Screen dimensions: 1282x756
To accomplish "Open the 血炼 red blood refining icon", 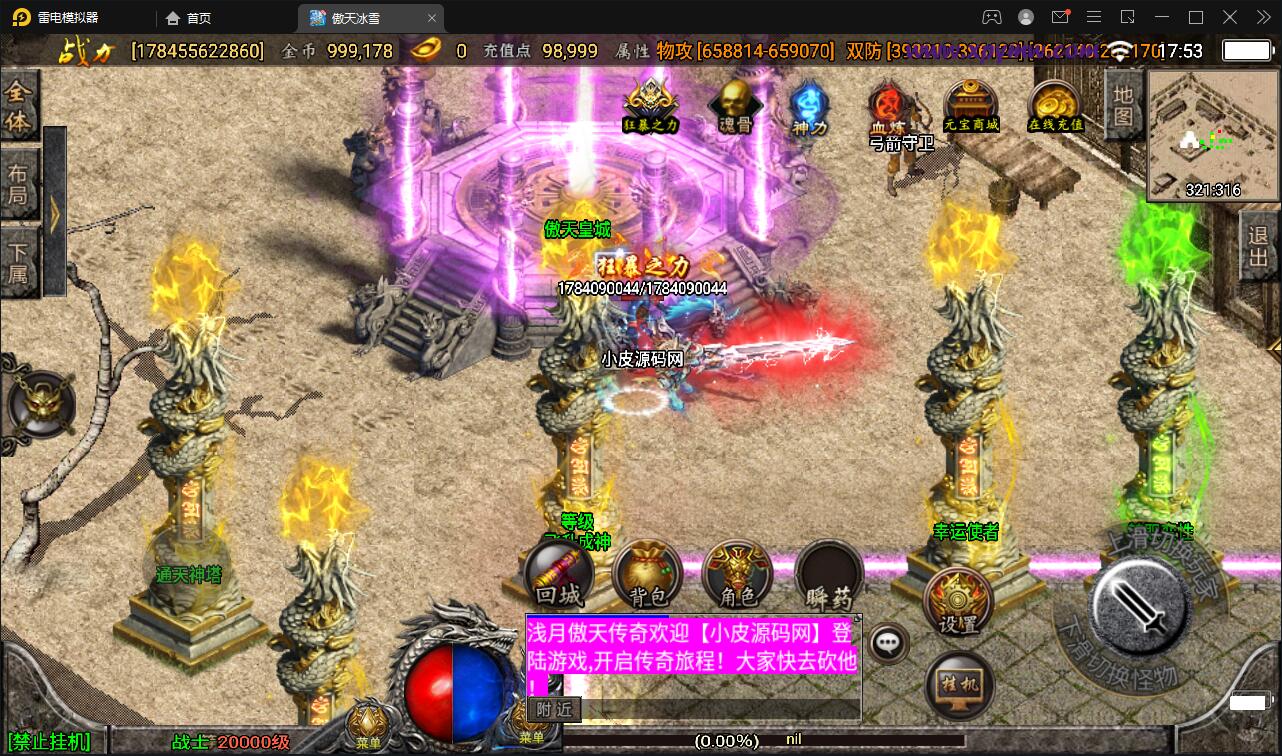I will [886, 106].
